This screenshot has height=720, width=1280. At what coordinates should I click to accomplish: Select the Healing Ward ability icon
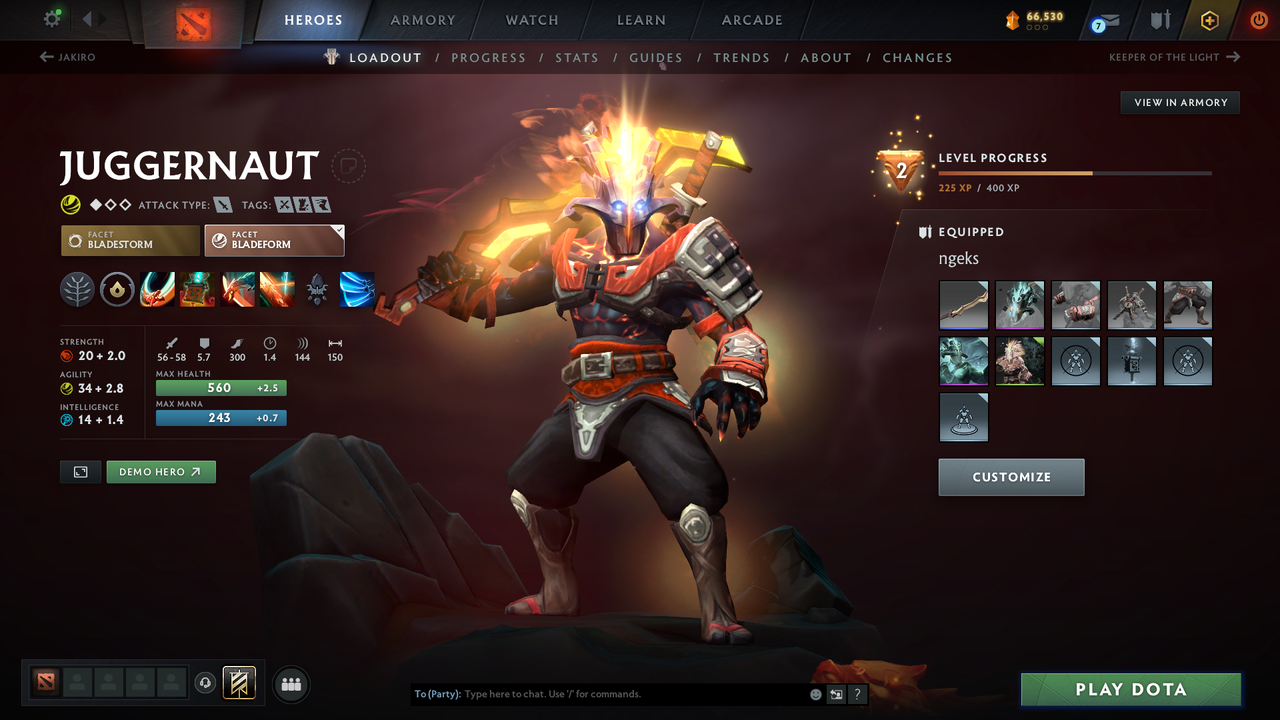[x=197, y=290]
